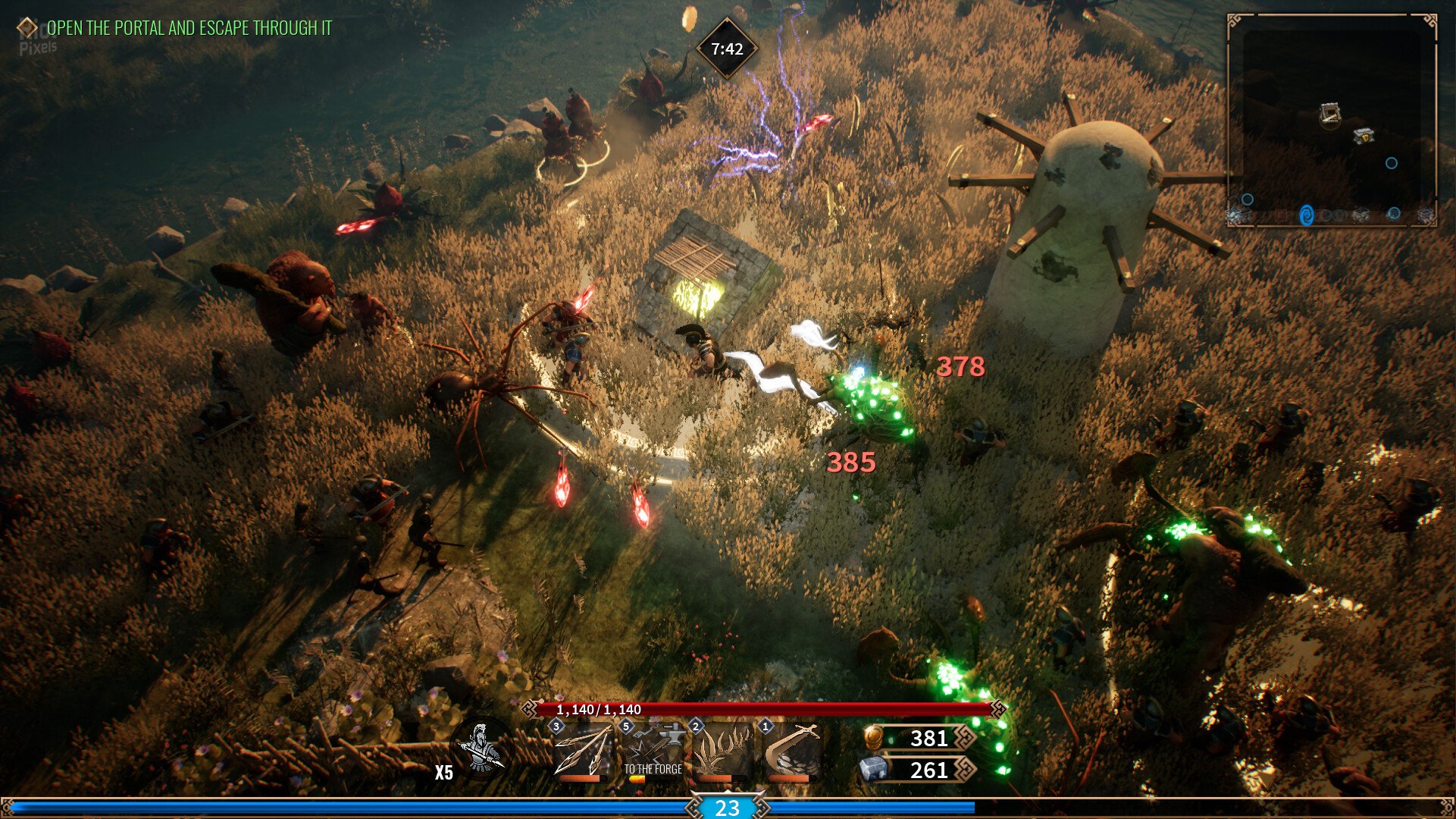Click the forge building marker on minimap
Screen dimensions: 1456x819
coord(1330,114)
